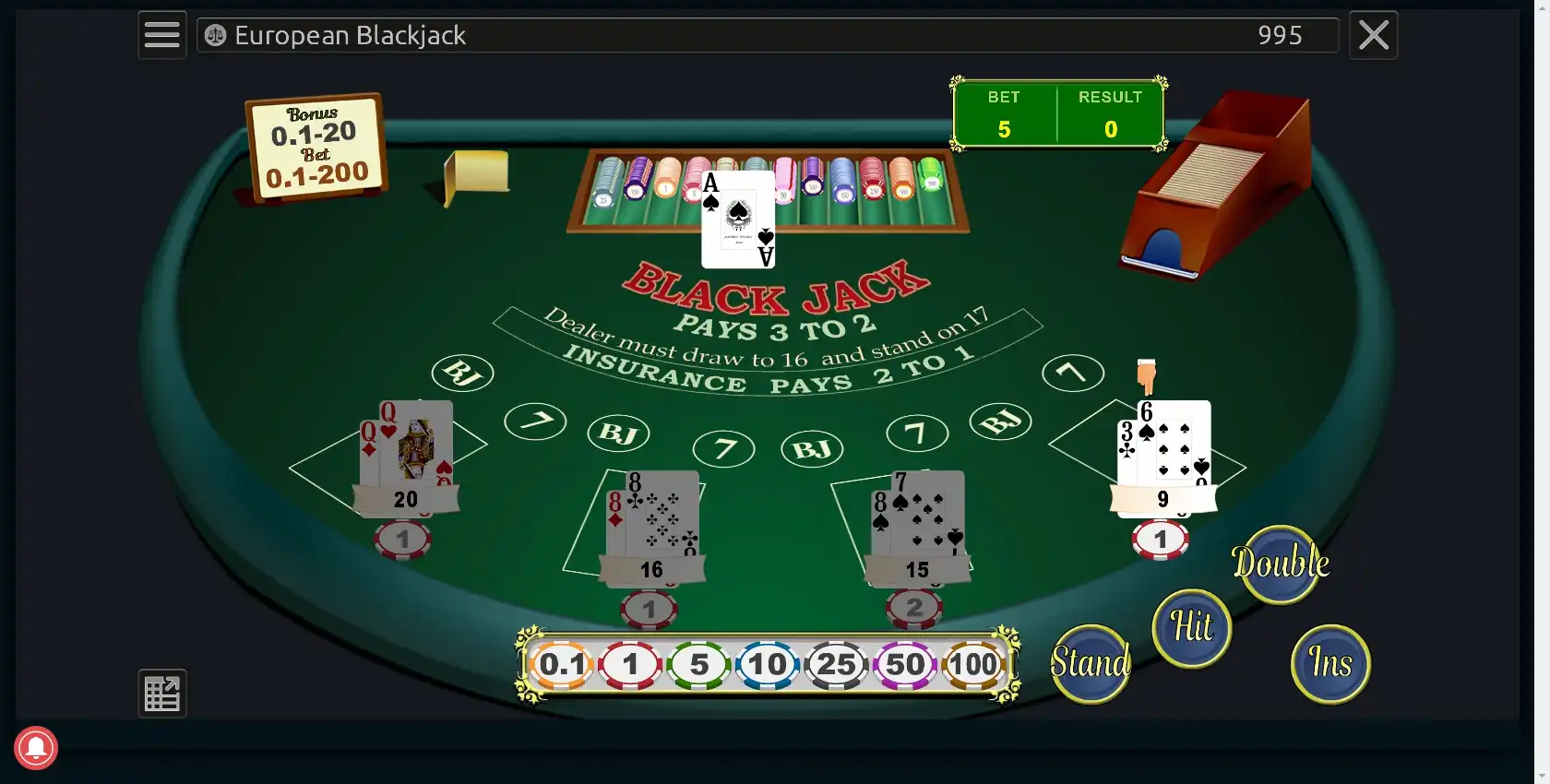Pick the green 5 chip
Viewport: 1550px width, 784px height.
[699, 664]
